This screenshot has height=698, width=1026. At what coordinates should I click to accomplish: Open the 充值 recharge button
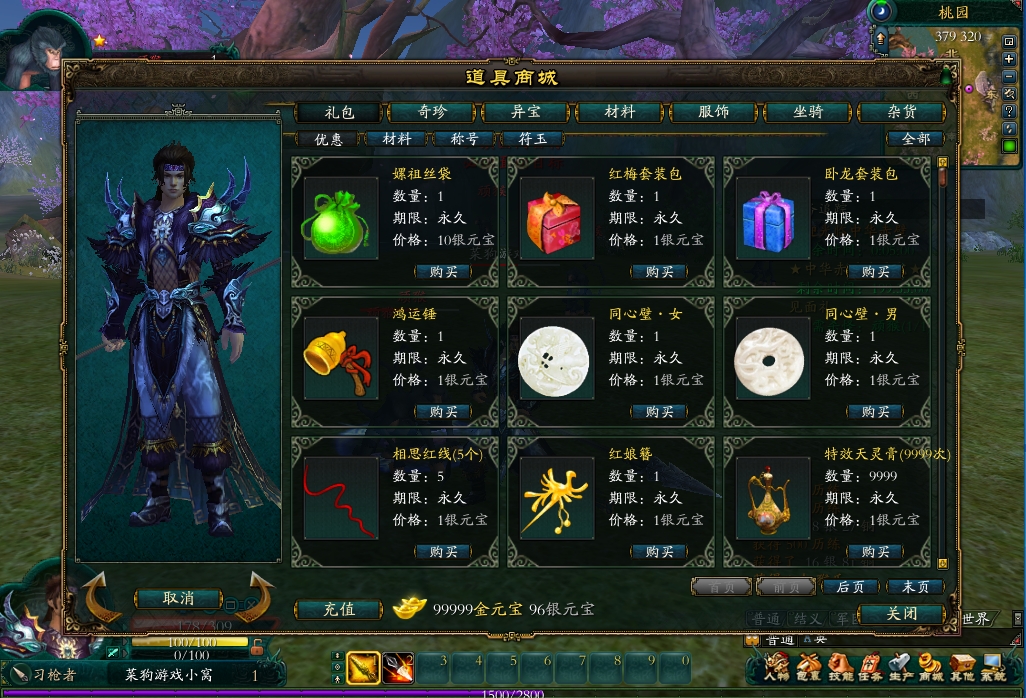340,609
